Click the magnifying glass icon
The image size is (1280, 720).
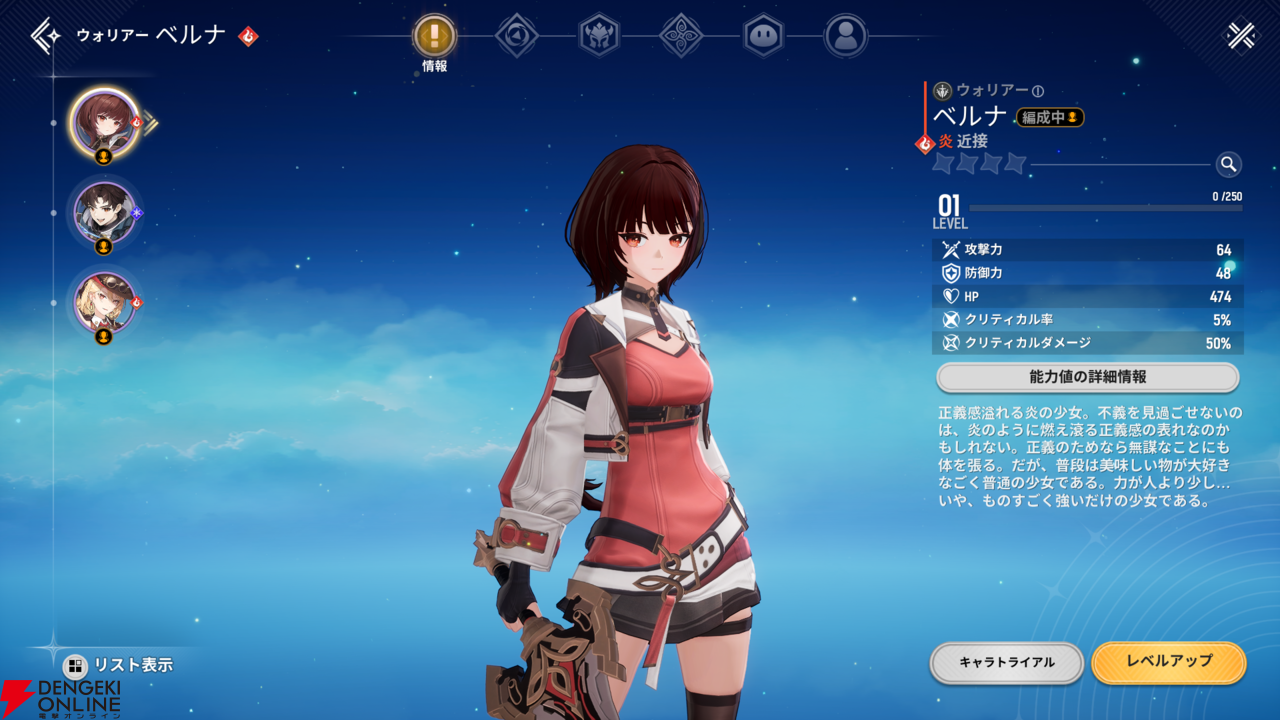[1228, 164]
